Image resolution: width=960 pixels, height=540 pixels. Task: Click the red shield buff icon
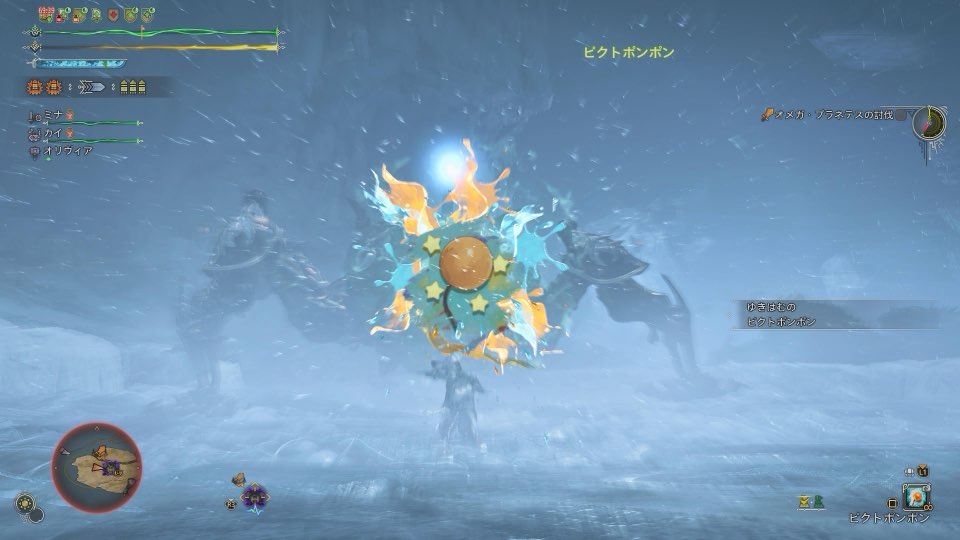tap(112, 15)
